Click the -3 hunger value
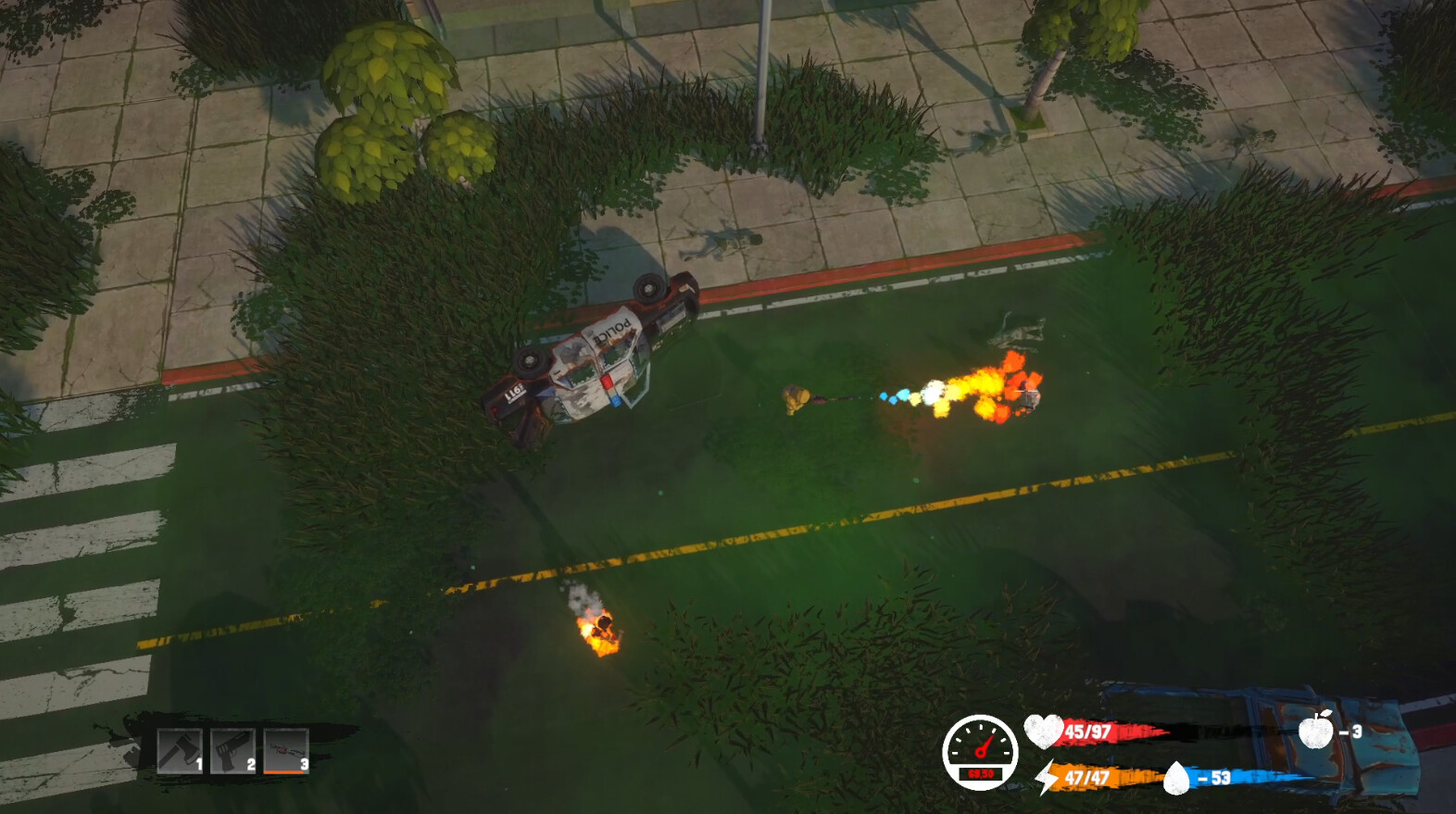This screenshot has width=1456, height=814. pyautogui.click(x=1349, y=731)
